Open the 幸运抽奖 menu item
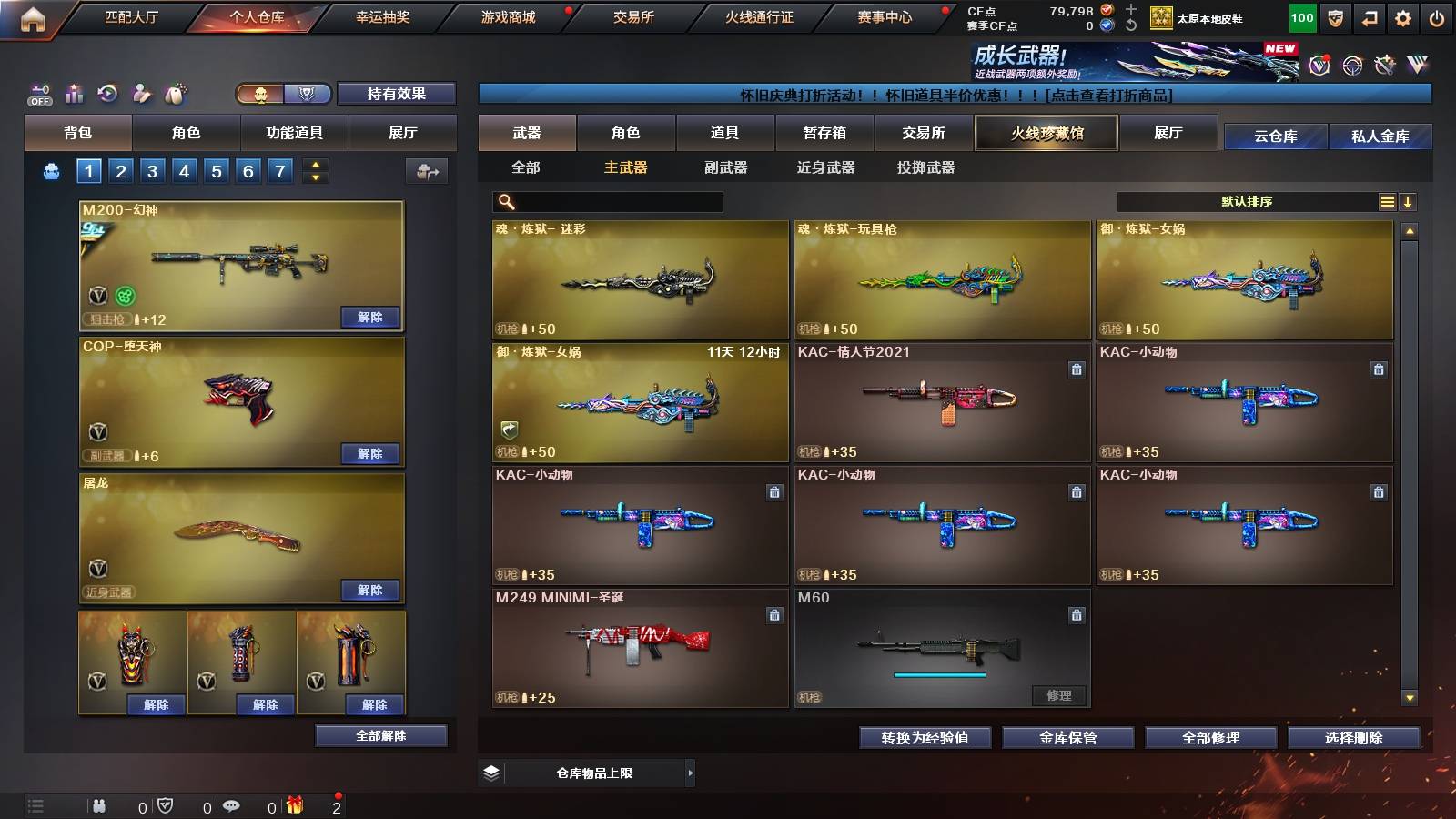 pyautogui.click(x=383, y=15)
